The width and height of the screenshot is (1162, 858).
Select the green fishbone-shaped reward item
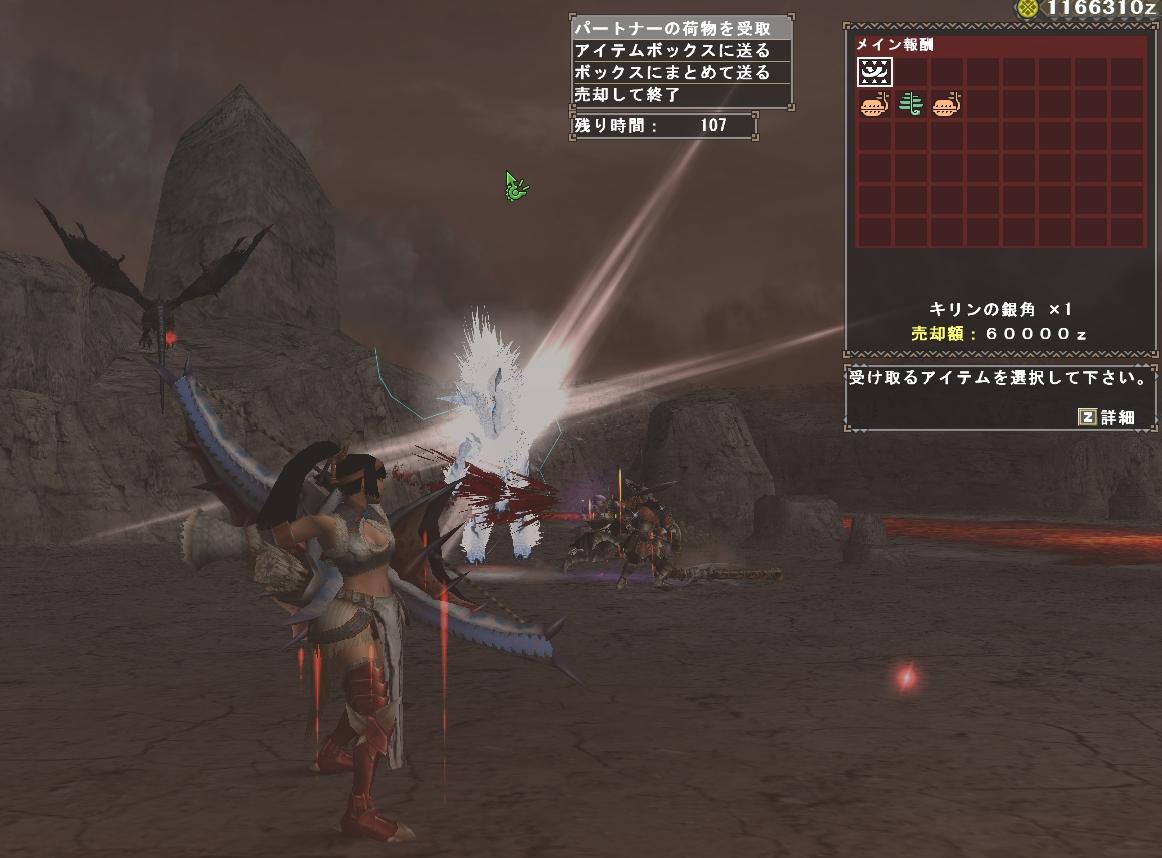(x=910, y=104)
